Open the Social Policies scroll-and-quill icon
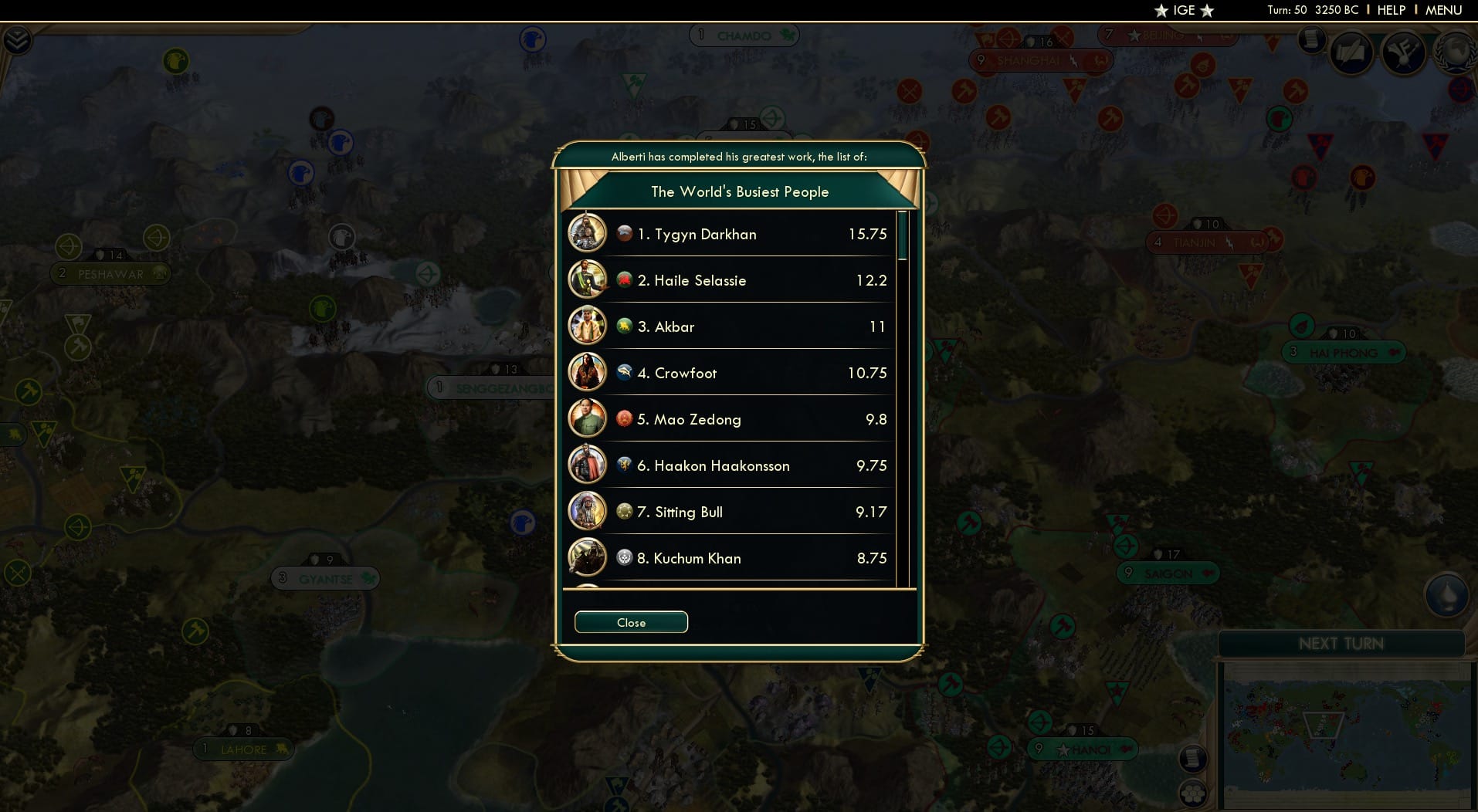This screenshot has width=1478, height=812. click(x=1353, y=52)
